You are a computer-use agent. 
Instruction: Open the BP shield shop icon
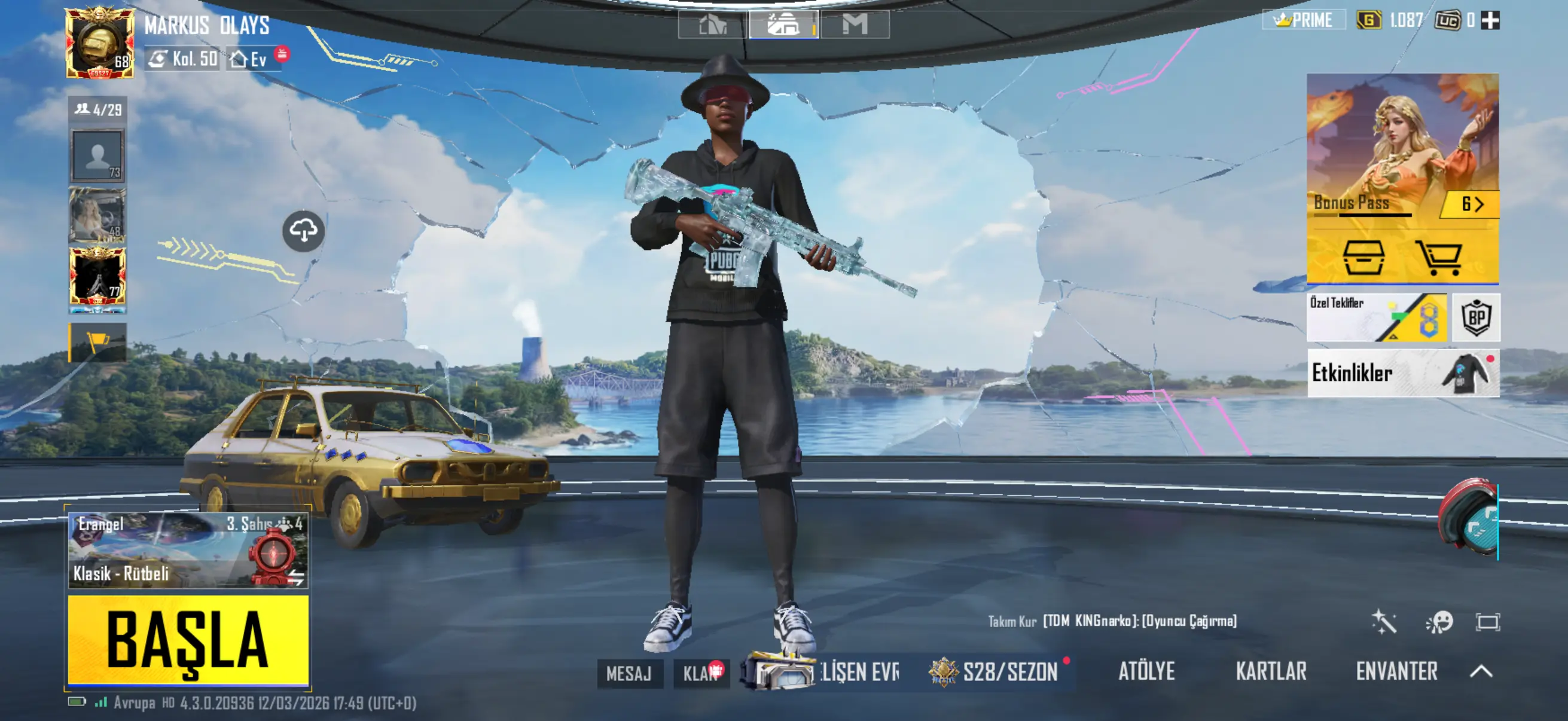1476,317
